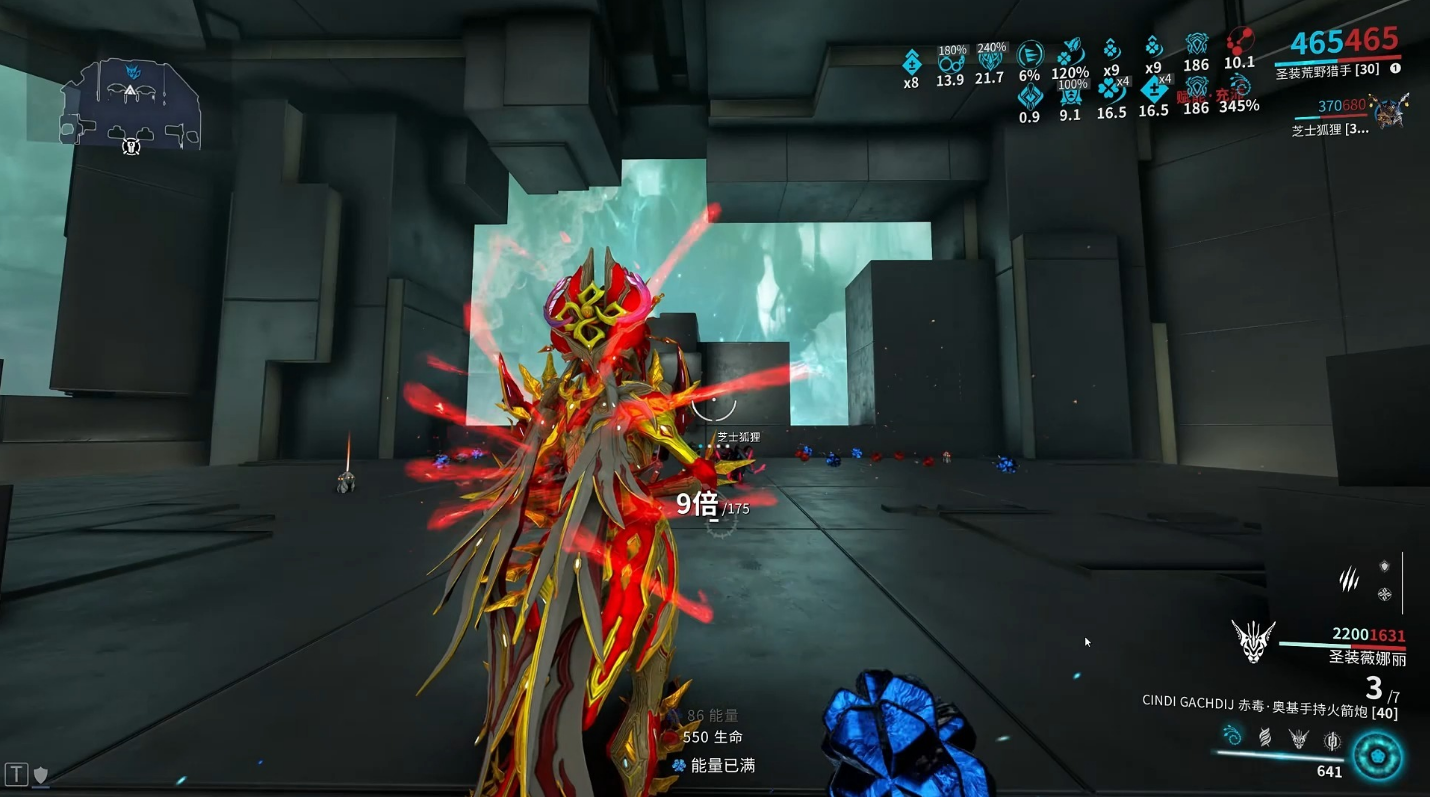Image resolution: width=1430 pixels, height=797 pixels.
Task: Click the 6% flag buff icon
Action: pyautogui.click(x=1029, y=54)
